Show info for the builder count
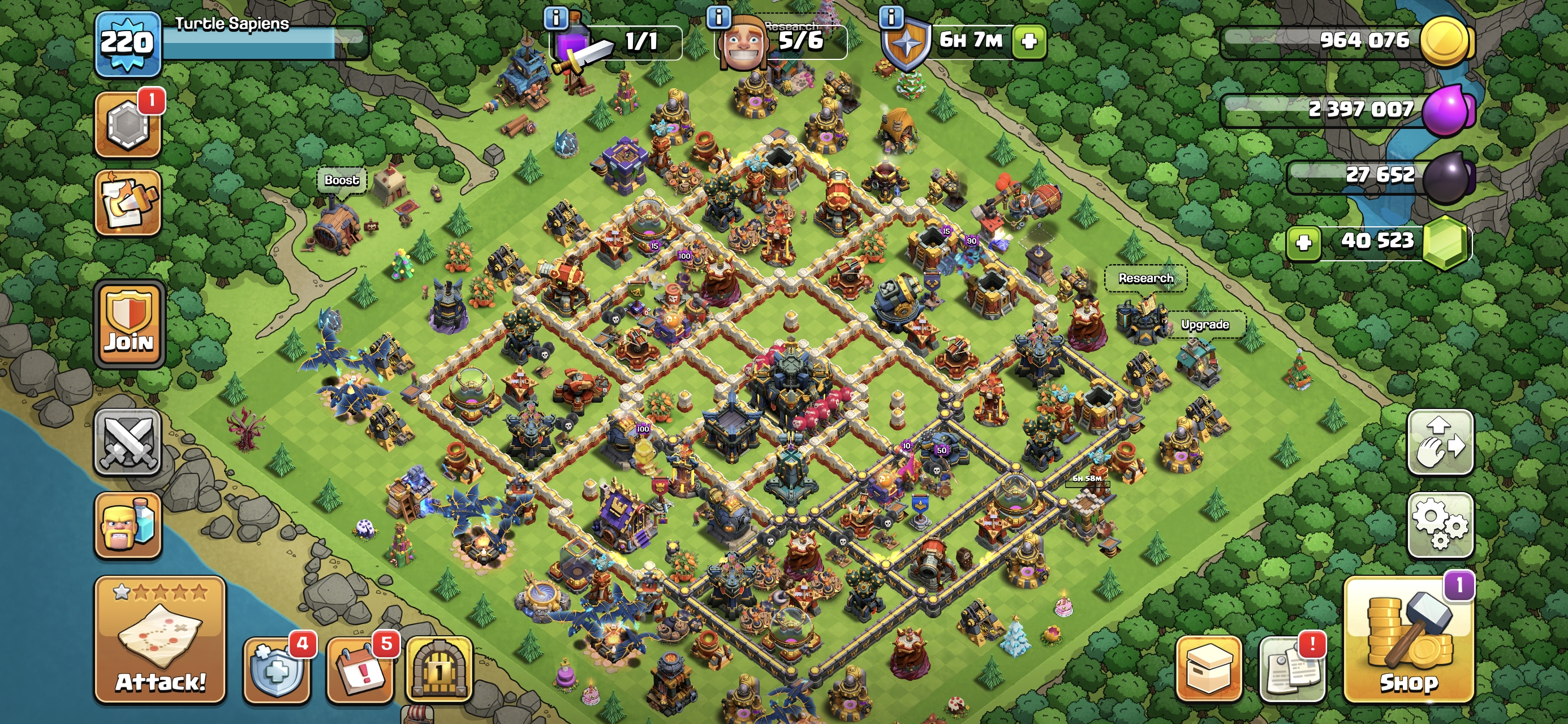This screenshot has height=724, width=1568. (718, 17)
